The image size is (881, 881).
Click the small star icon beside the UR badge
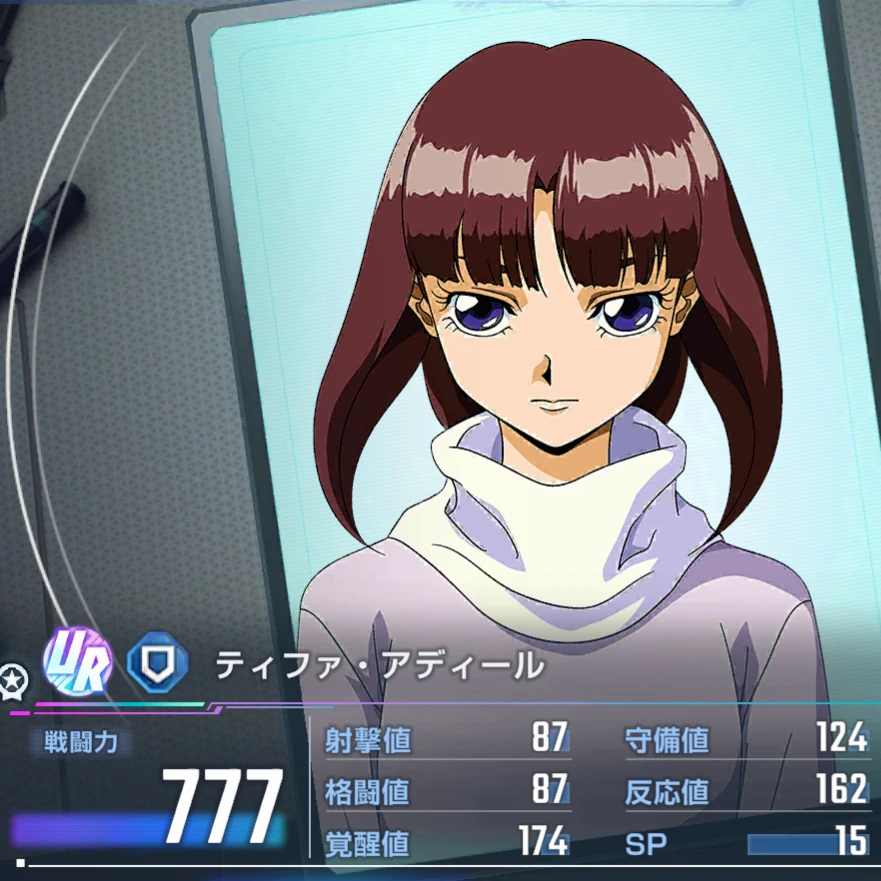pyautogui.click(x=14, y=679)
